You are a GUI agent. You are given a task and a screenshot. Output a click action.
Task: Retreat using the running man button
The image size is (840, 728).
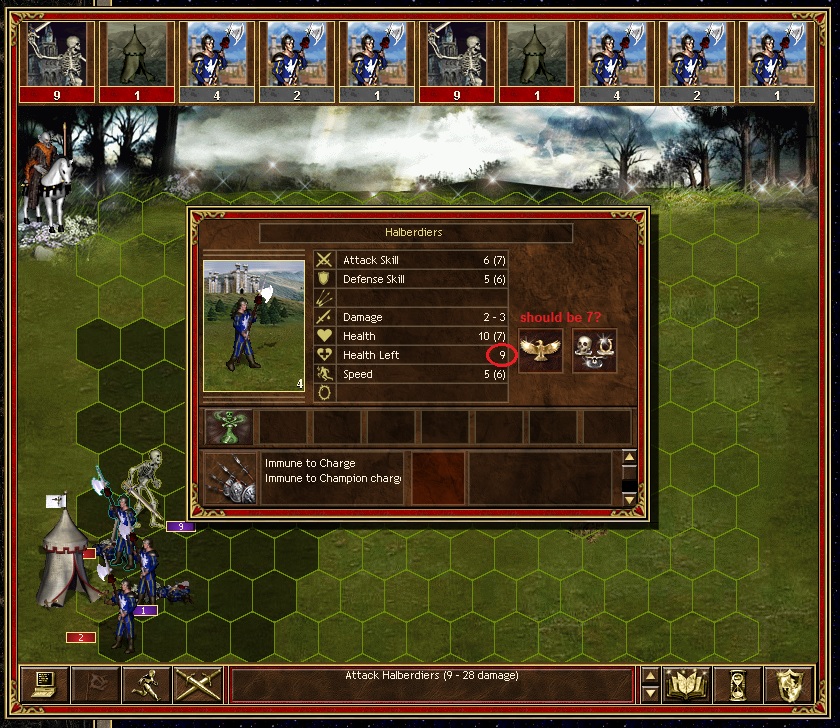coord(146,685)
